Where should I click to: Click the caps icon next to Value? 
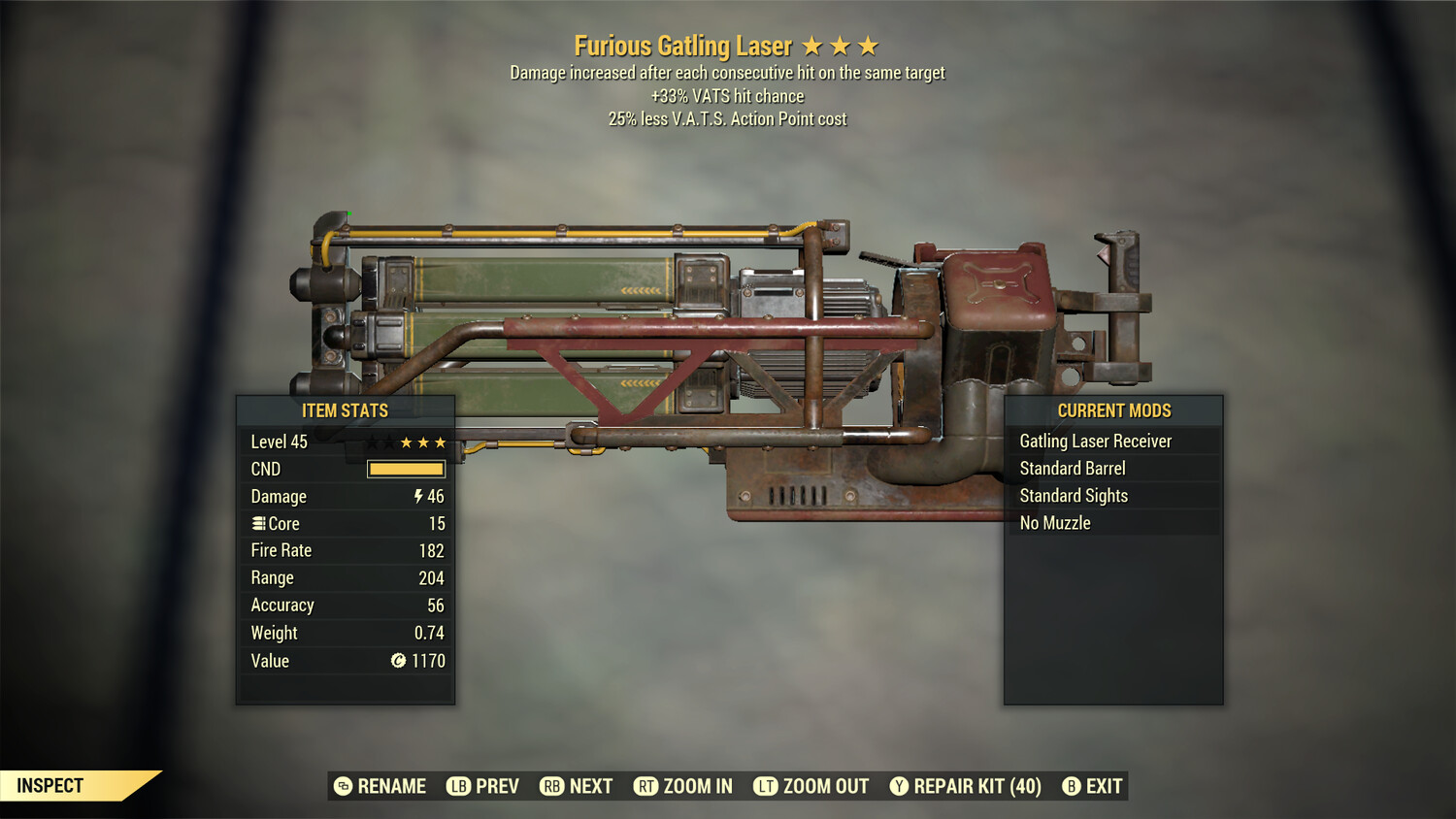[x=397, y=661]
